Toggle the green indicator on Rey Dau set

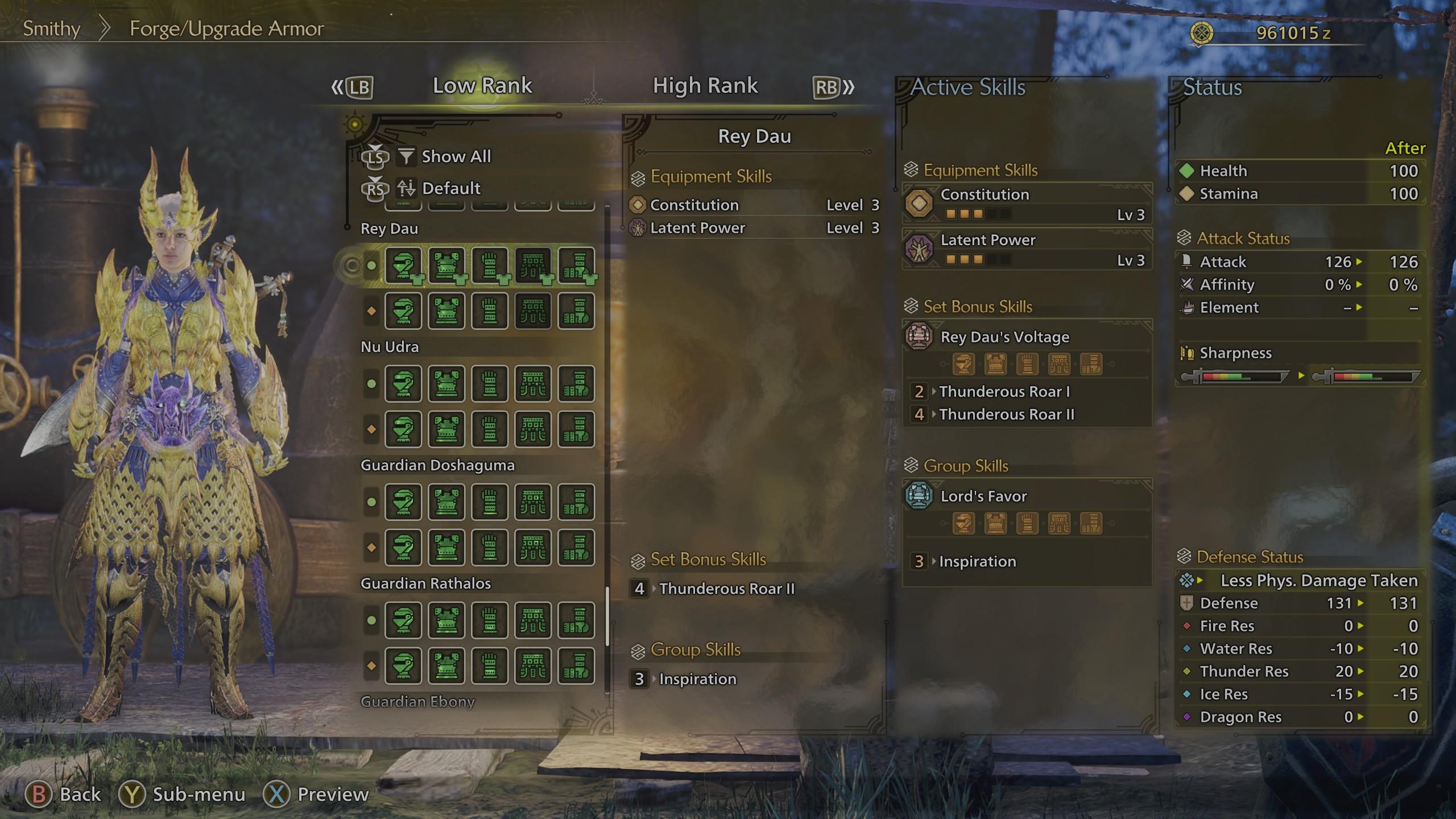[370, 264]
